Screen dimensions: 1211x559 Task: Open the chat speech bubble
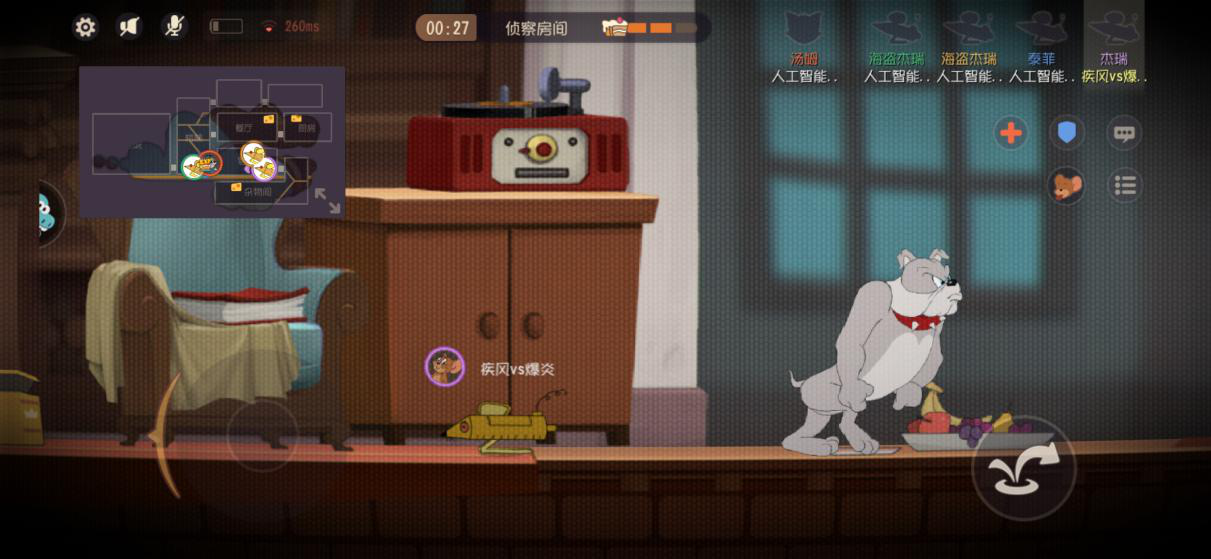pyautogui.click(x=1125, y=133)
